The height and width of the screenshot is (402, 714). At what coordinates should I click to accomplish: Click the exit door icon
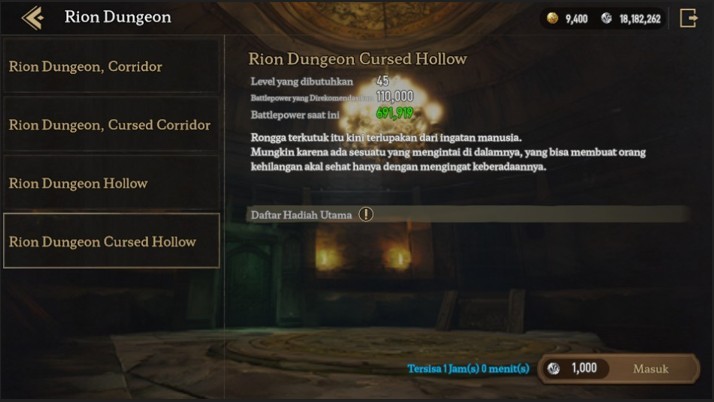click(x=688, y=17)
